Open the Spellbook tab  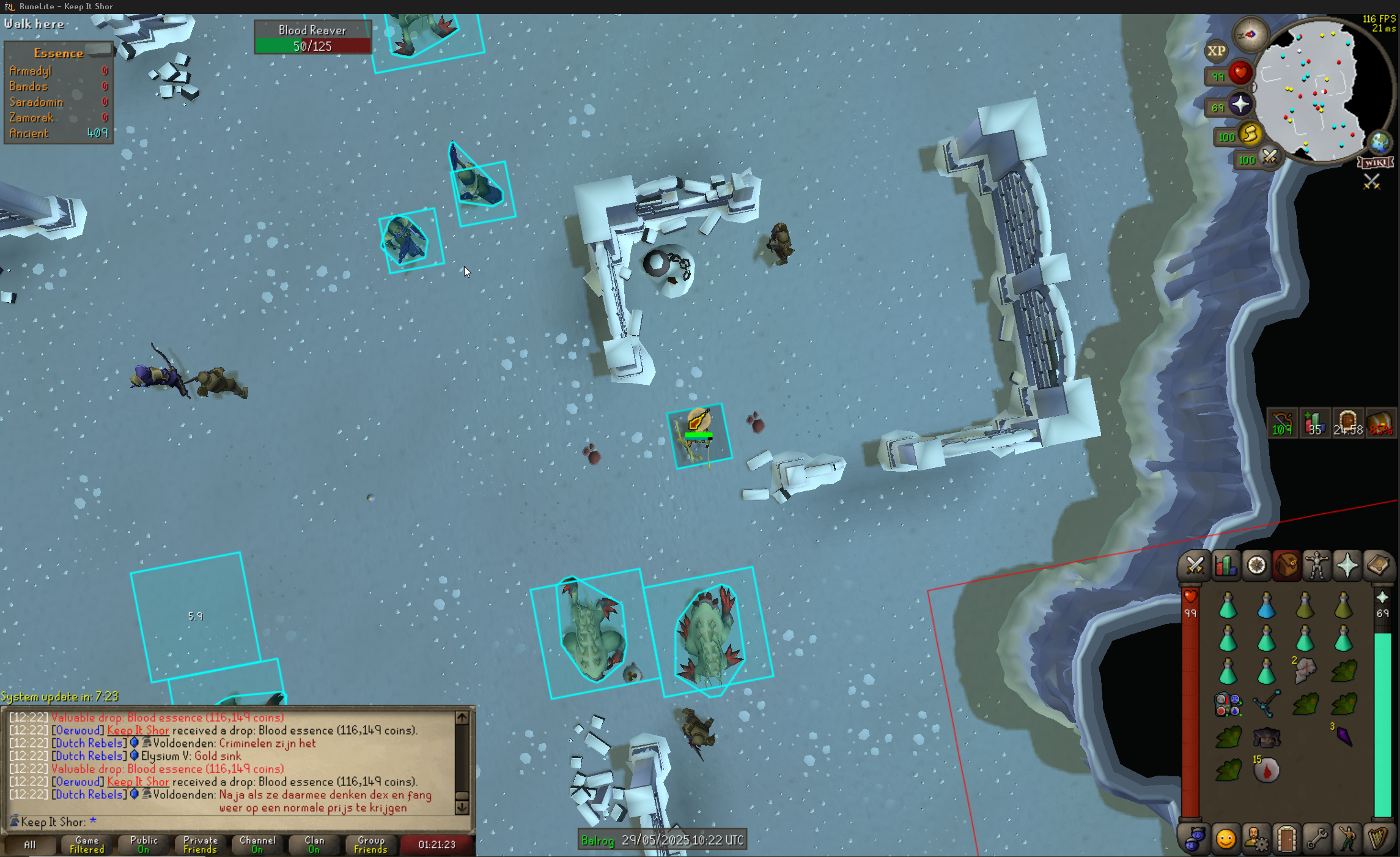(1378, 566)
